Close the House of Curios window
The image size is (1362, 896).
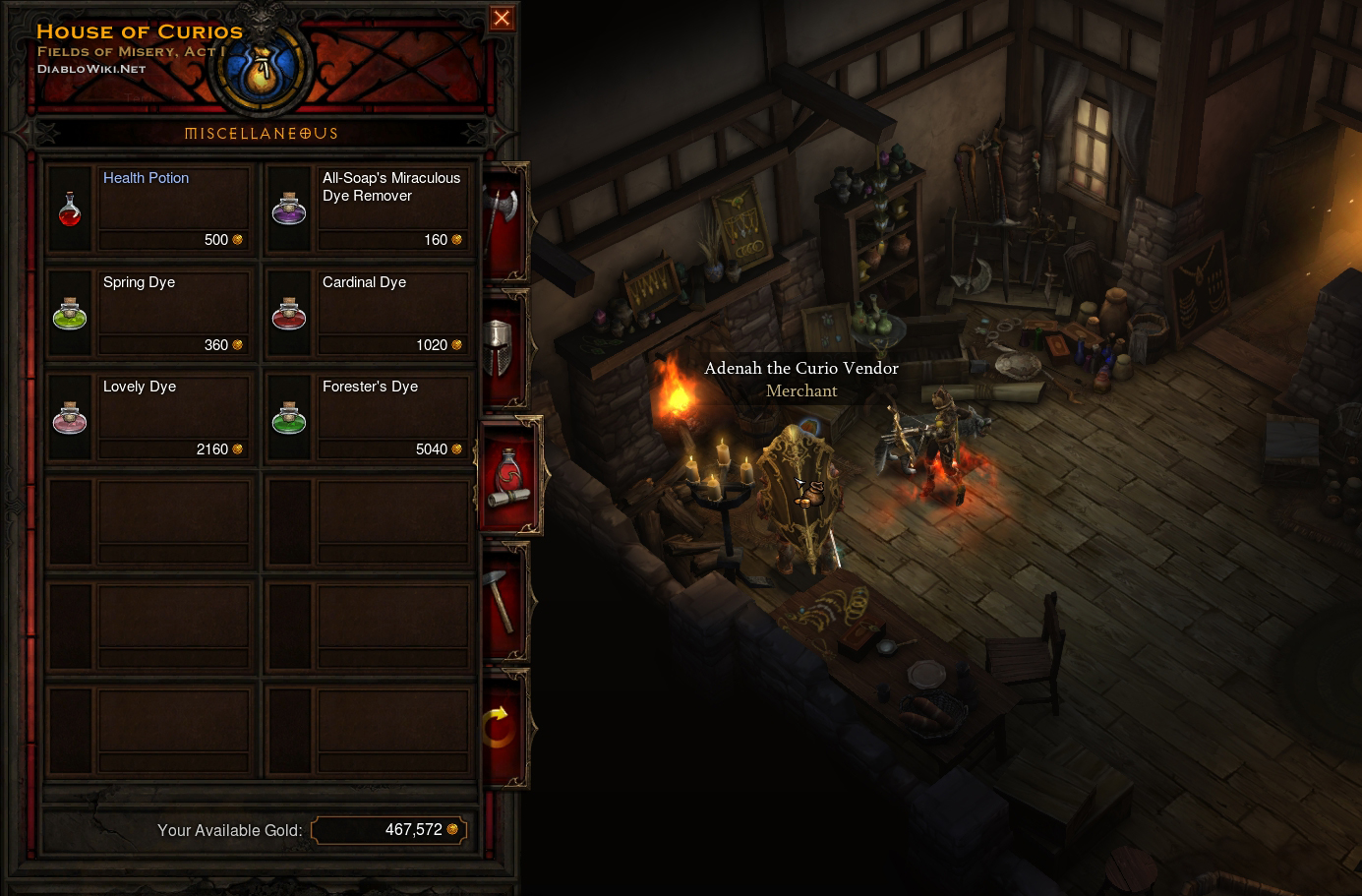point(502,18)
